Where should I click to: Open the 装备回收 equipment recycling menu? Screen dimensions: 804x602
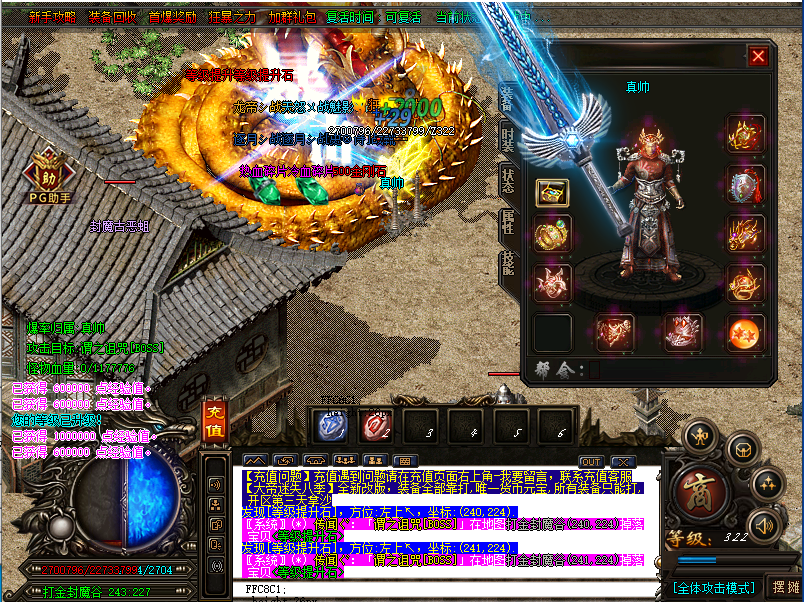[x=113, y=17]
